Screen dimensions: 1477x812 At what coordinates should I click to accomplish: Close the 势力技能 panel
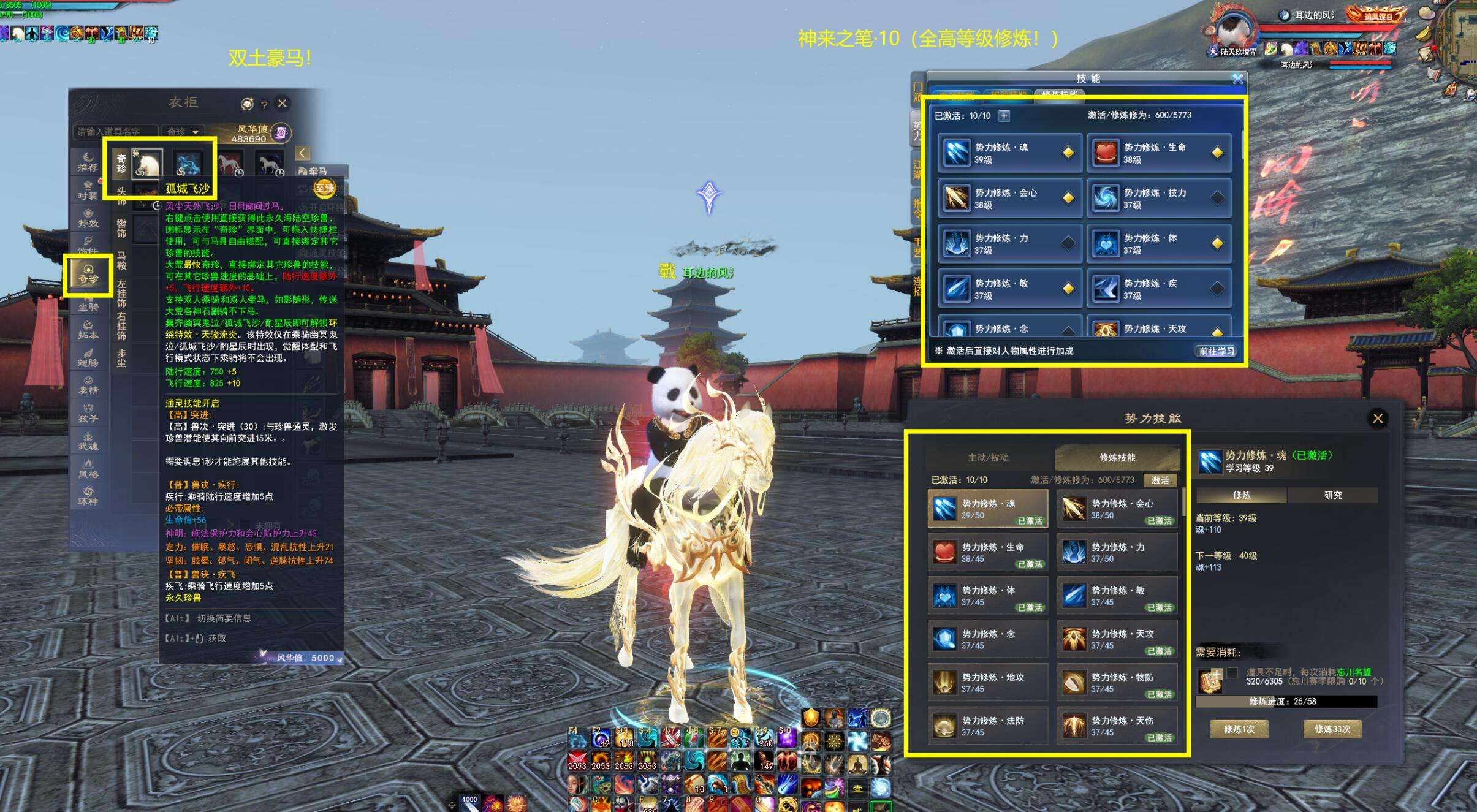1377,419
